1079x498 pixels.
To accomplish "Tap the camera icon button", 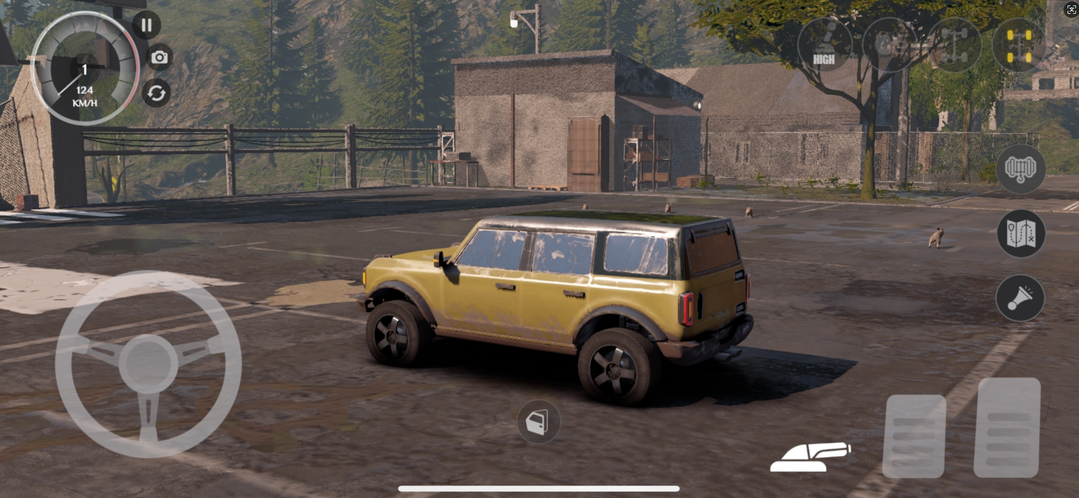I will point(158,57).
